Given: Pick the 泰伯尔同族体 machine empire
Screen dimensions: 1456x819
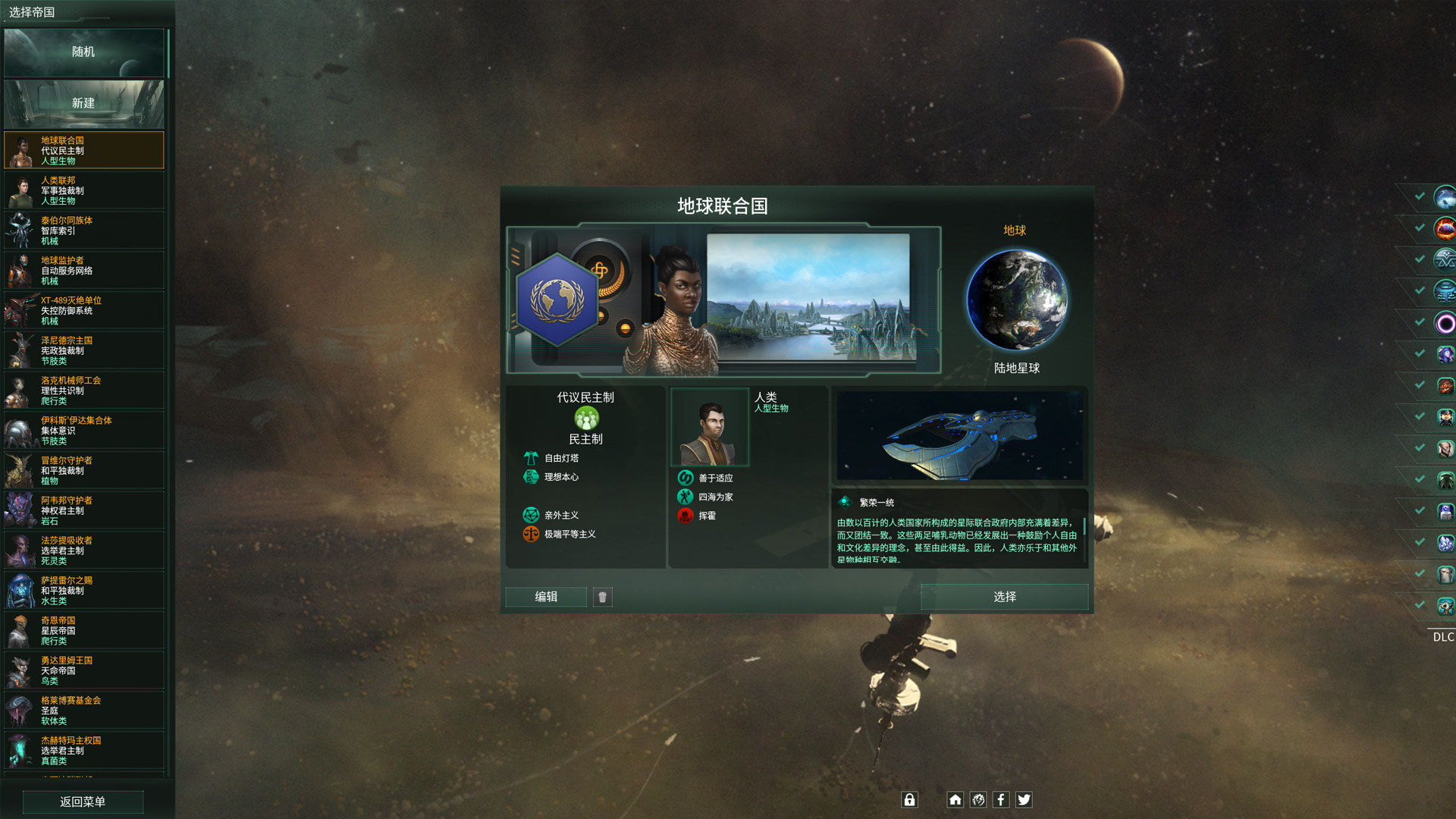Looking at the screenshot, I should pyautogui.click(x=83, y=231).
